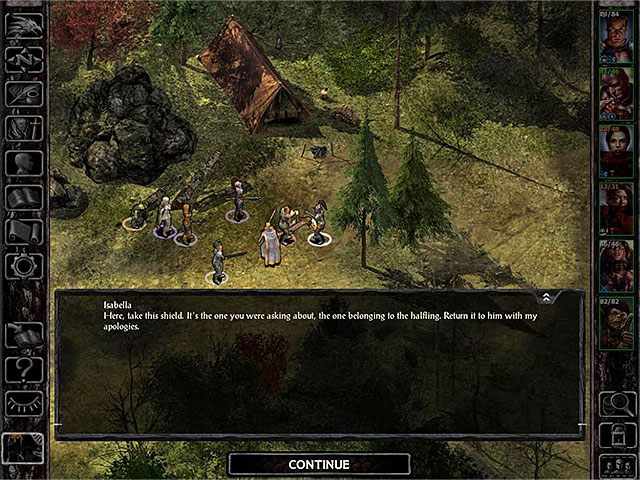Viewport: 640px width, 480px height.
Task: Open the inventory screen
Action: click(23, 128)
